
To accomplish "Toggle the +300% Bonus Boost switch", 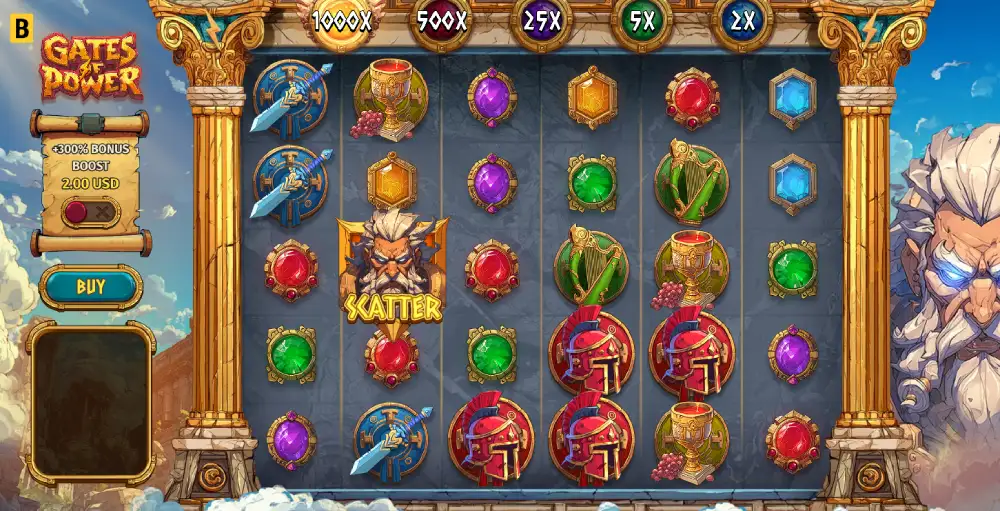I will tap(90, 212).
